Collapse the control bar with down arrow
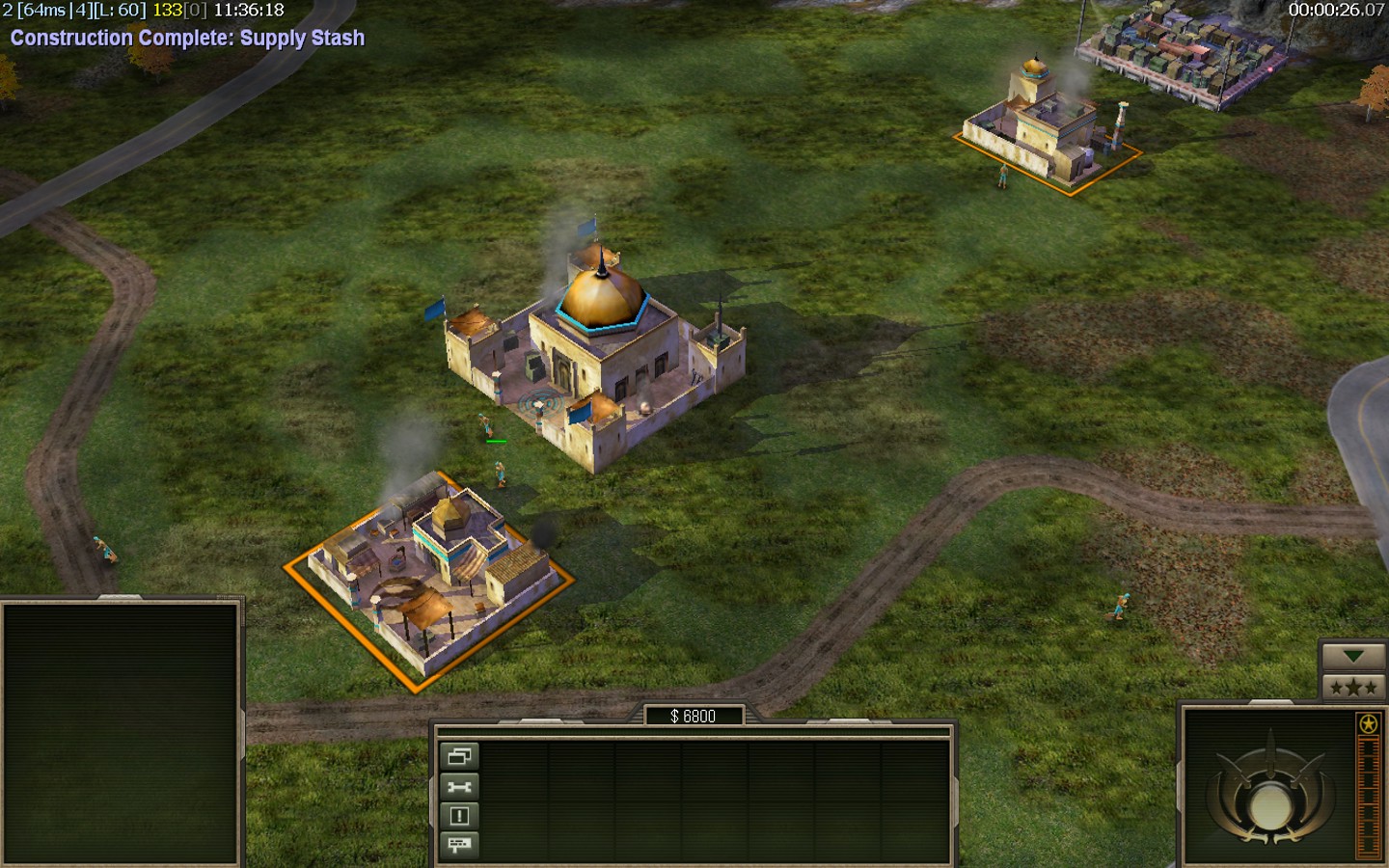The image size is (1389, 868). point(1352,657)
